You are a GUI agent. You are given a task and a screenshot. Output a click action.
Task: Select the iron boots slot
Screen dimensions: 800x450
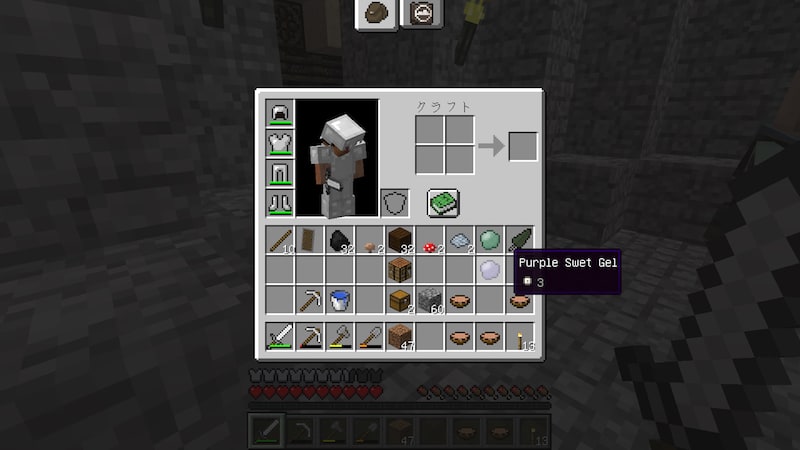pos(279,203)
